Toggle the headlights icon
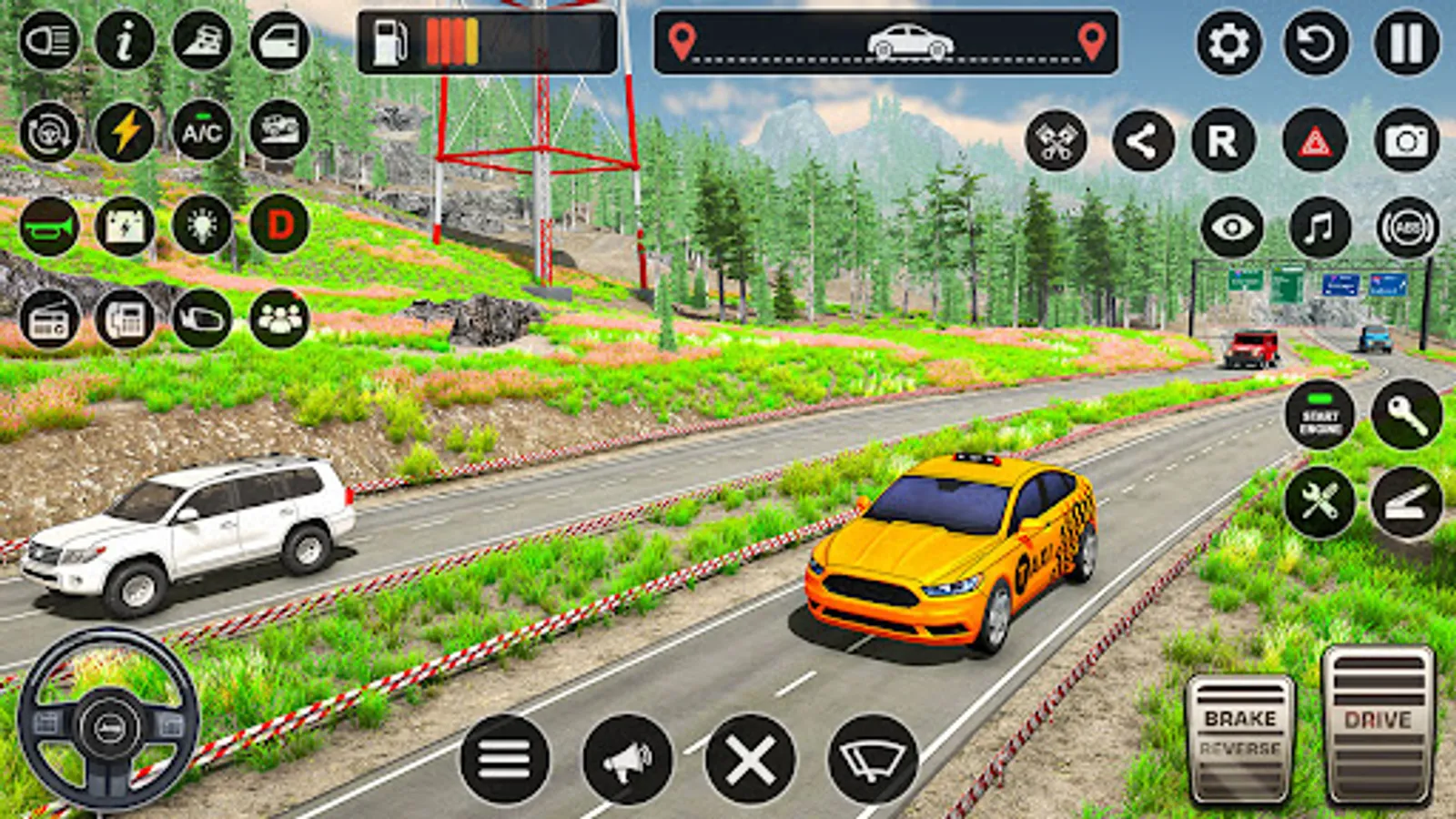Screen dimensions: 1456x819 click(x=49, y=41)
